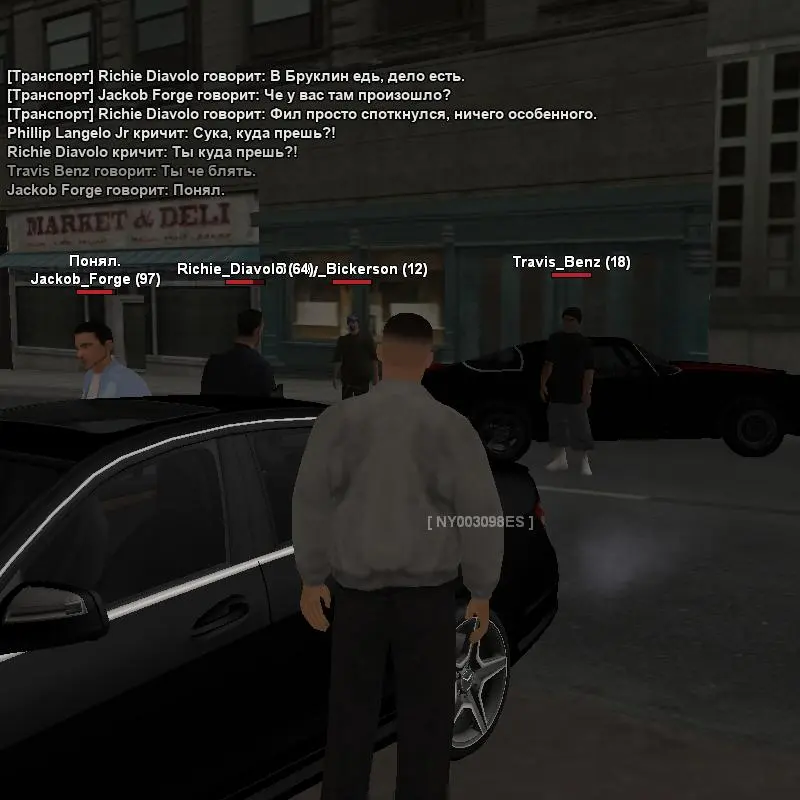The width and height of the screenshot is (800, 800).
Task: Select Travis Benz's chat message
Action: [131, 171]
